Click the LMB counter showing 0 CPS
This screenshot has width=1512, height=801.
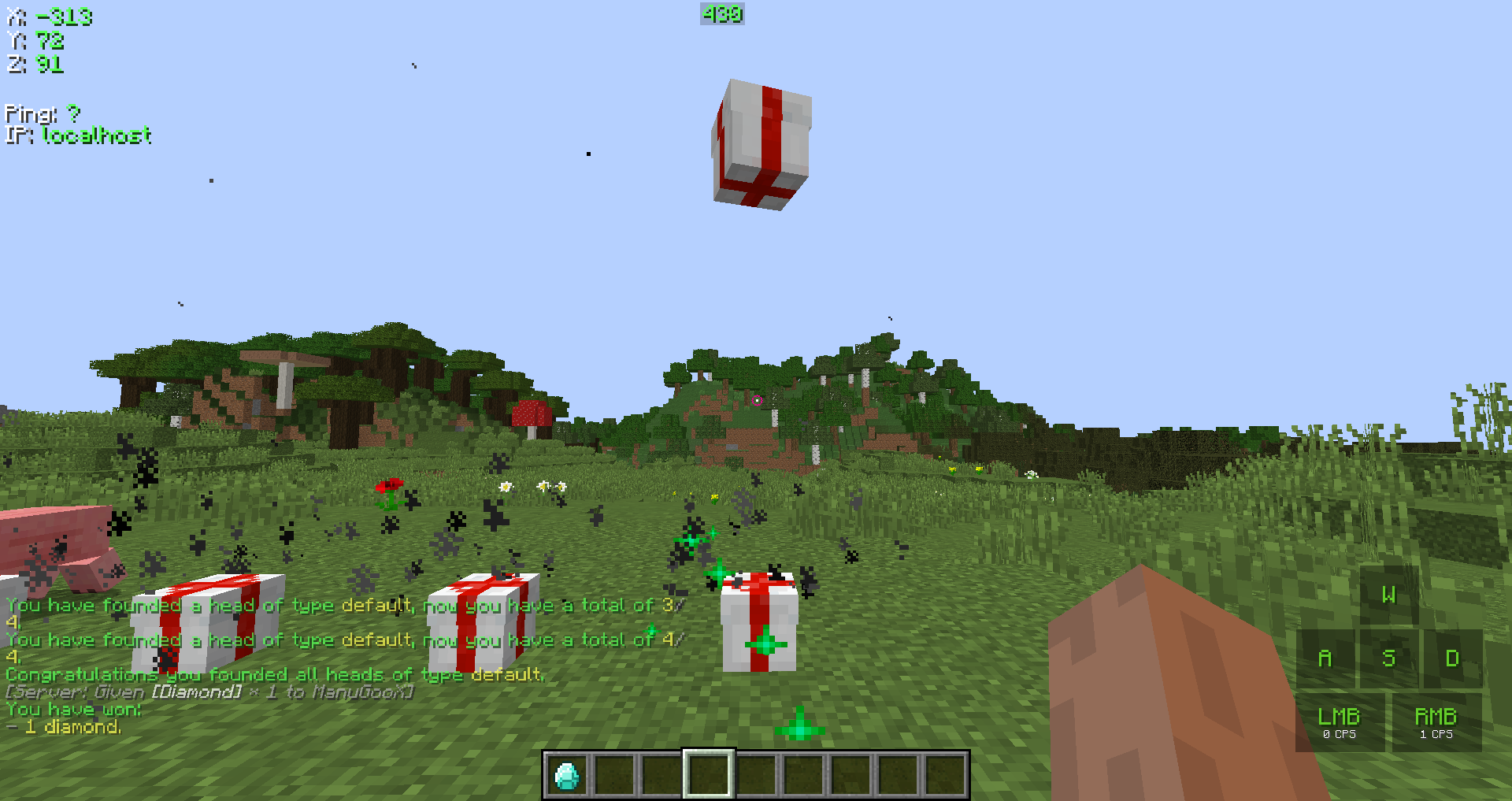point(1340,722)
